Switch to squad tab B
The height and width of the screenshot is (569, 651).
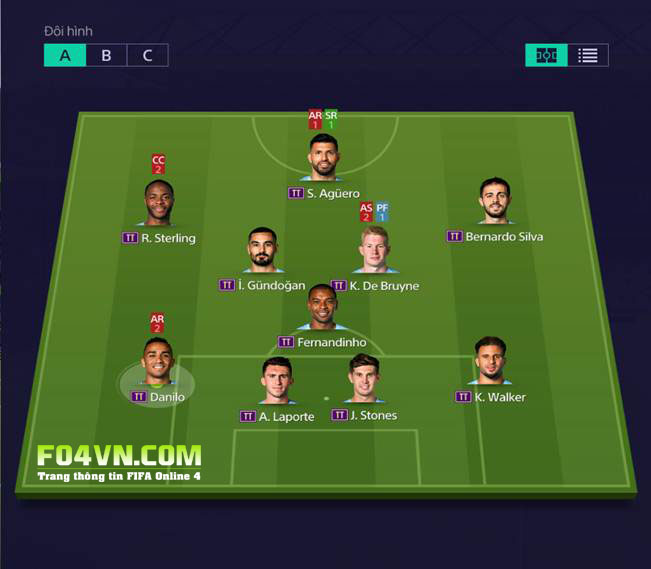[x=106, y=55]
